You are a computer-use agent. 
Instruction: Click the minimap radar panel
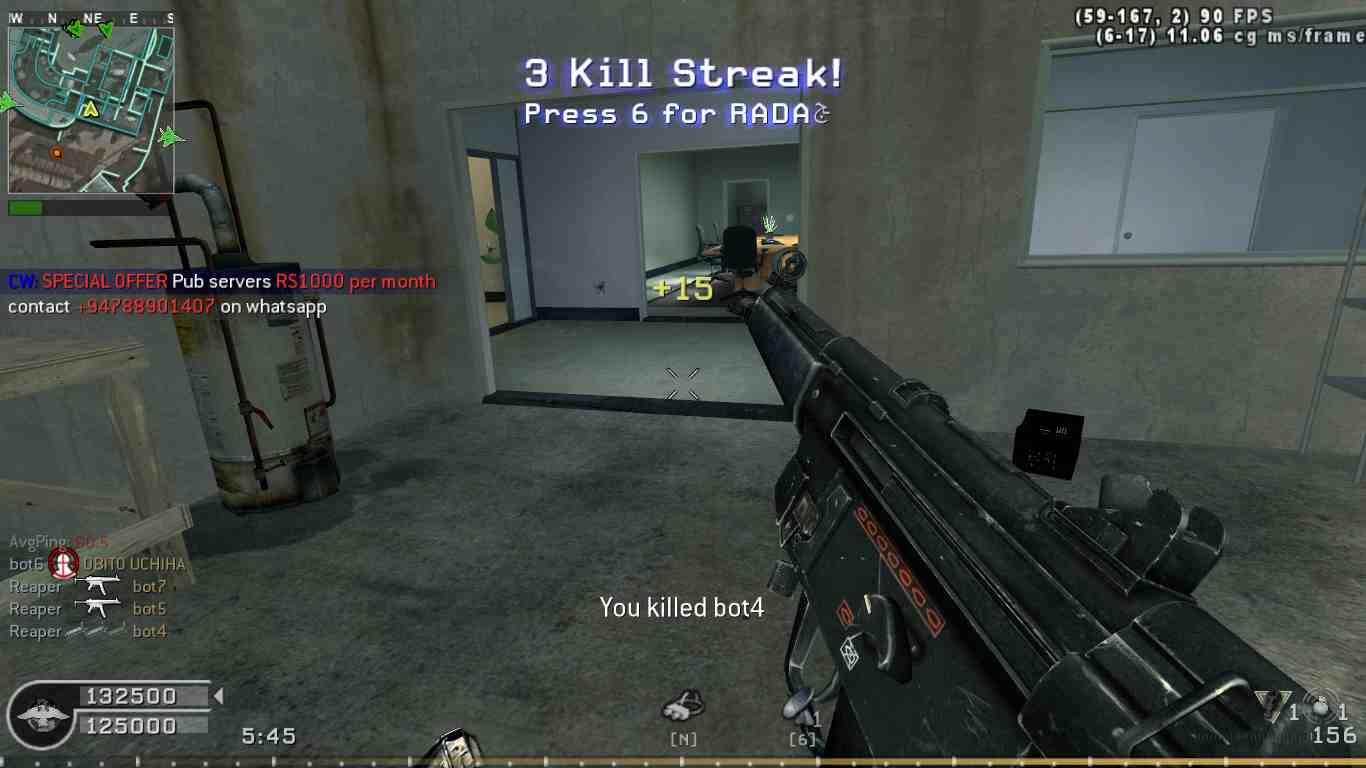91,110
